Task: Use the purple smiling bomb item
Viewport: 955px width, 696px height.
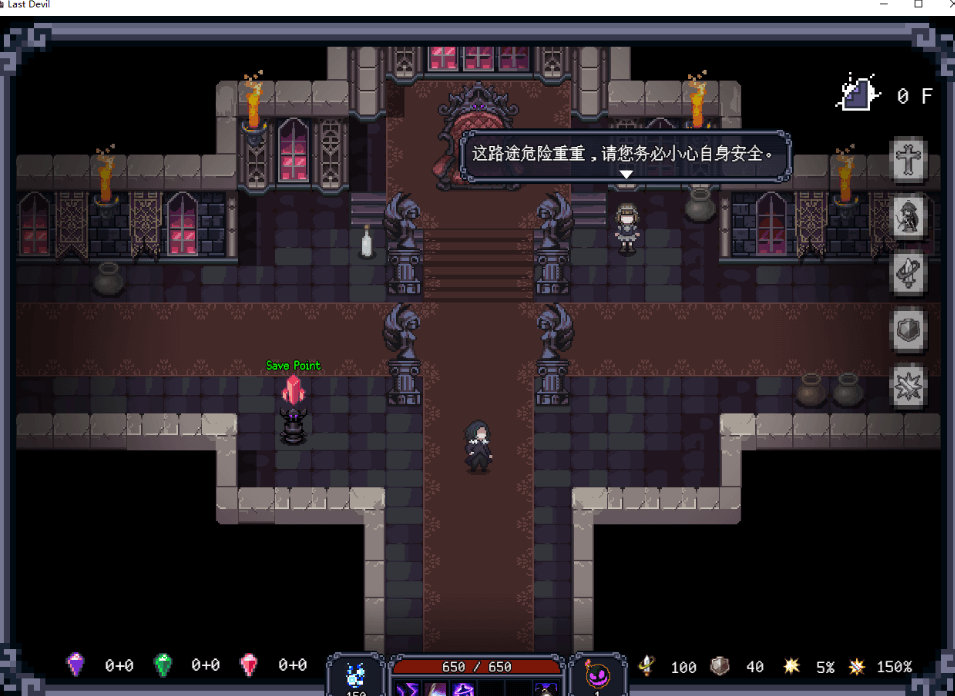Action: coord(597,675)
